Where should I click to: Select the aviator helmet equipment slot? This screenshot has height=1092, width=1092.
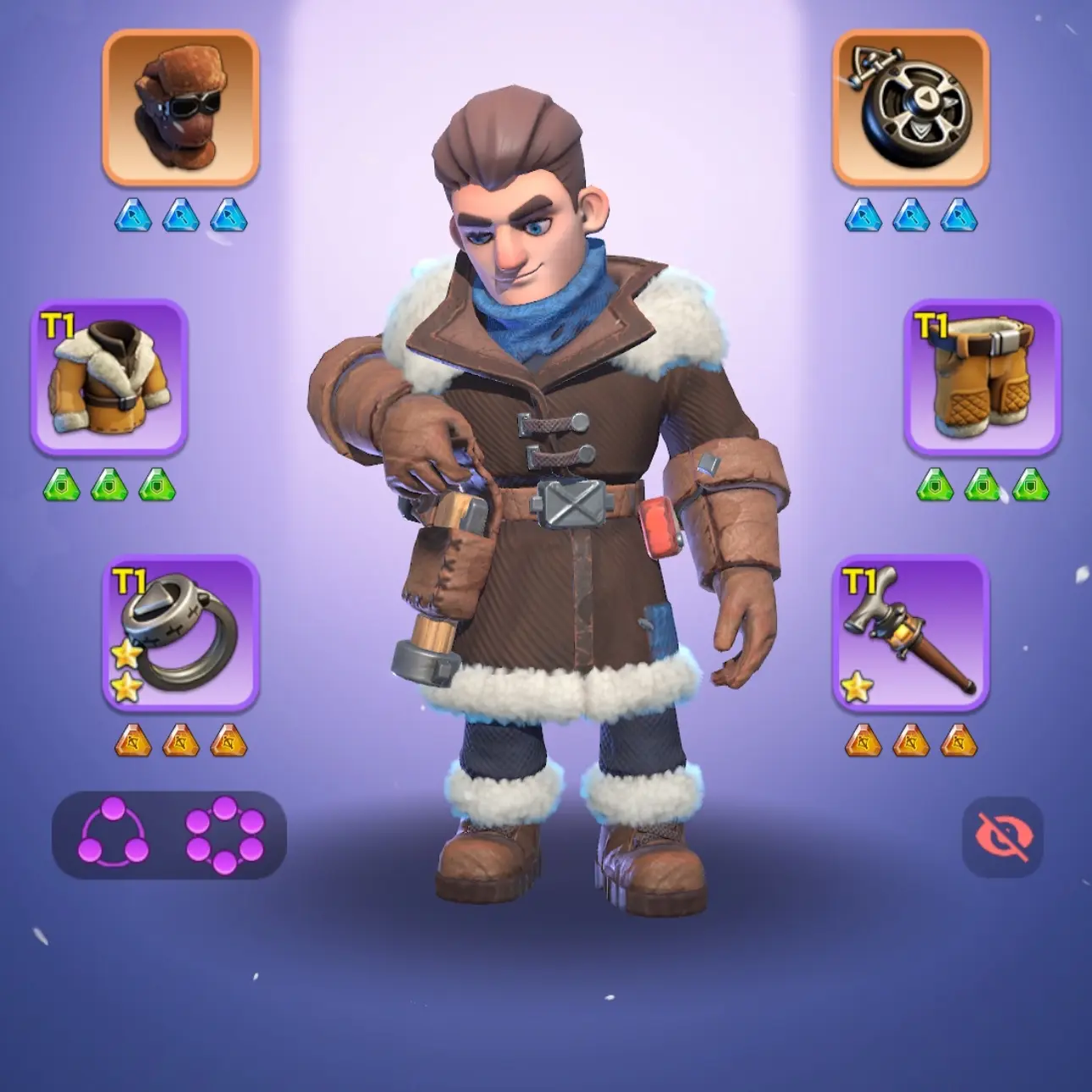tap(179, 111)
